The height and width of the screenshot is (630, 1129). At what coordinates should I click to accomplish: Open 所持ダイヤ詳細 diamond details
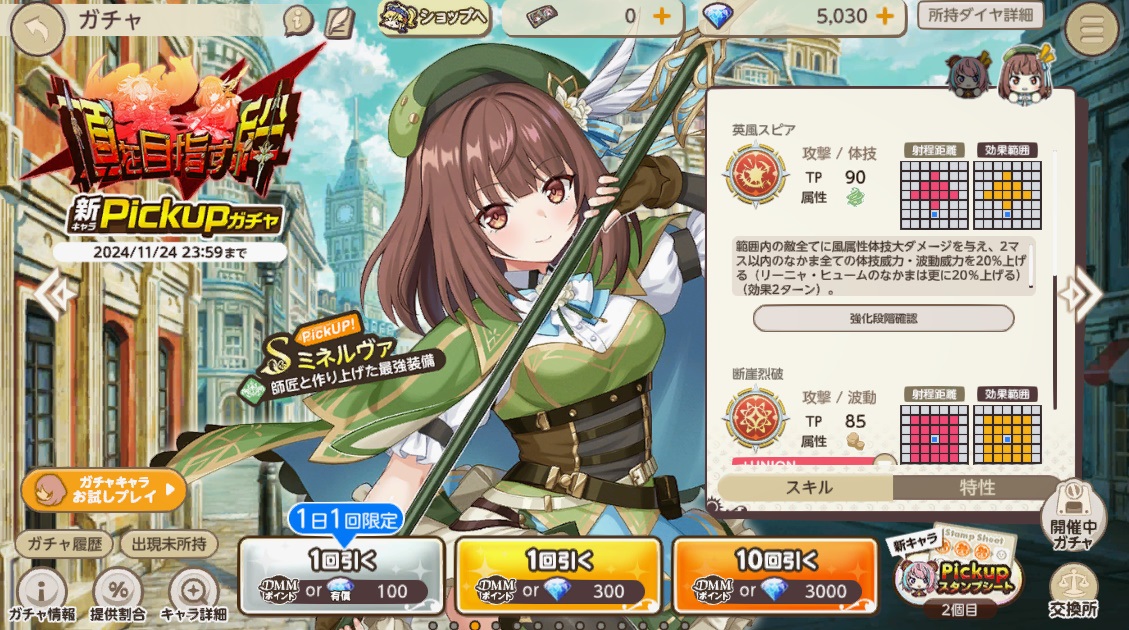(x=979, y=15)
